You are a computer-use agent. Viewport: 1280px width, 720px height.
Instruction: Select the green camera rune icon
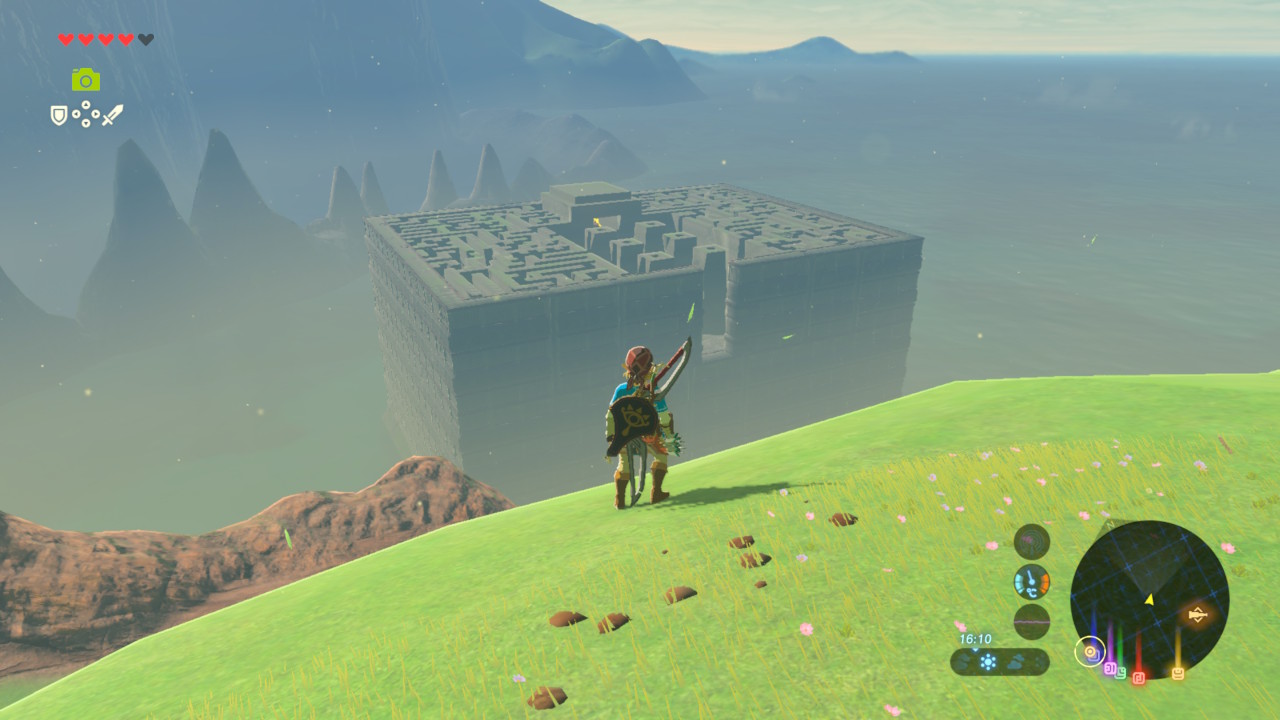[x=86, y=80]
